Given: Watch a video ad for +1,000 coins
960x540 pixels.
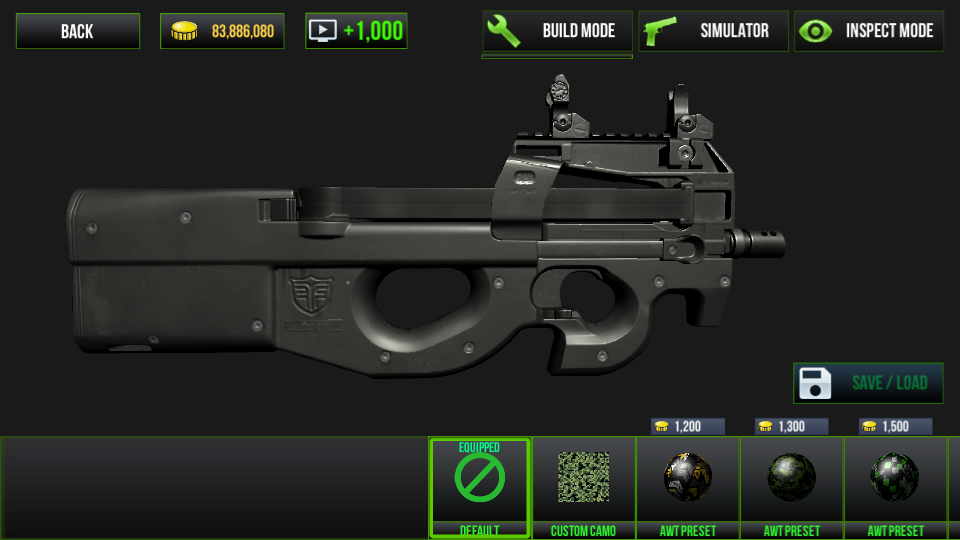Looking at the screenshot, I should point(356,31).
